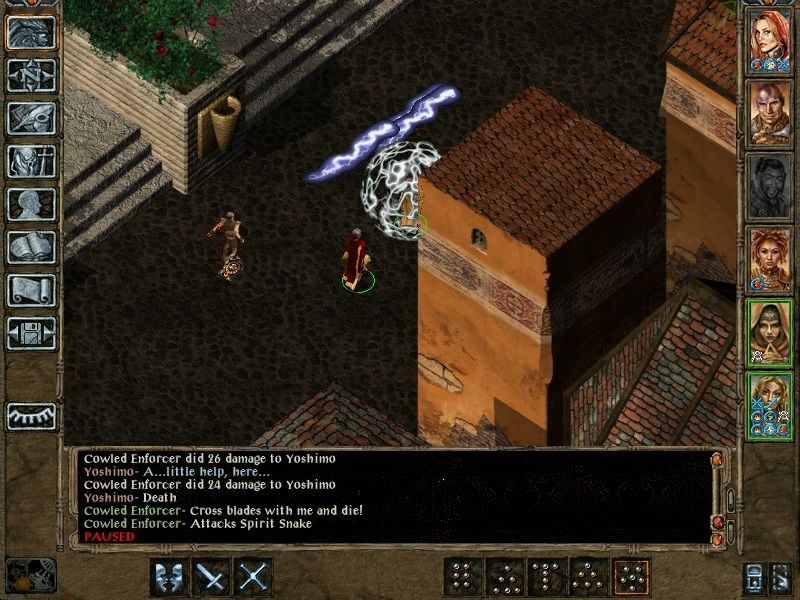Select the highlighted formation button
Image resolution: width=800 pixels, height=600 pixels.
click(629, 577)
